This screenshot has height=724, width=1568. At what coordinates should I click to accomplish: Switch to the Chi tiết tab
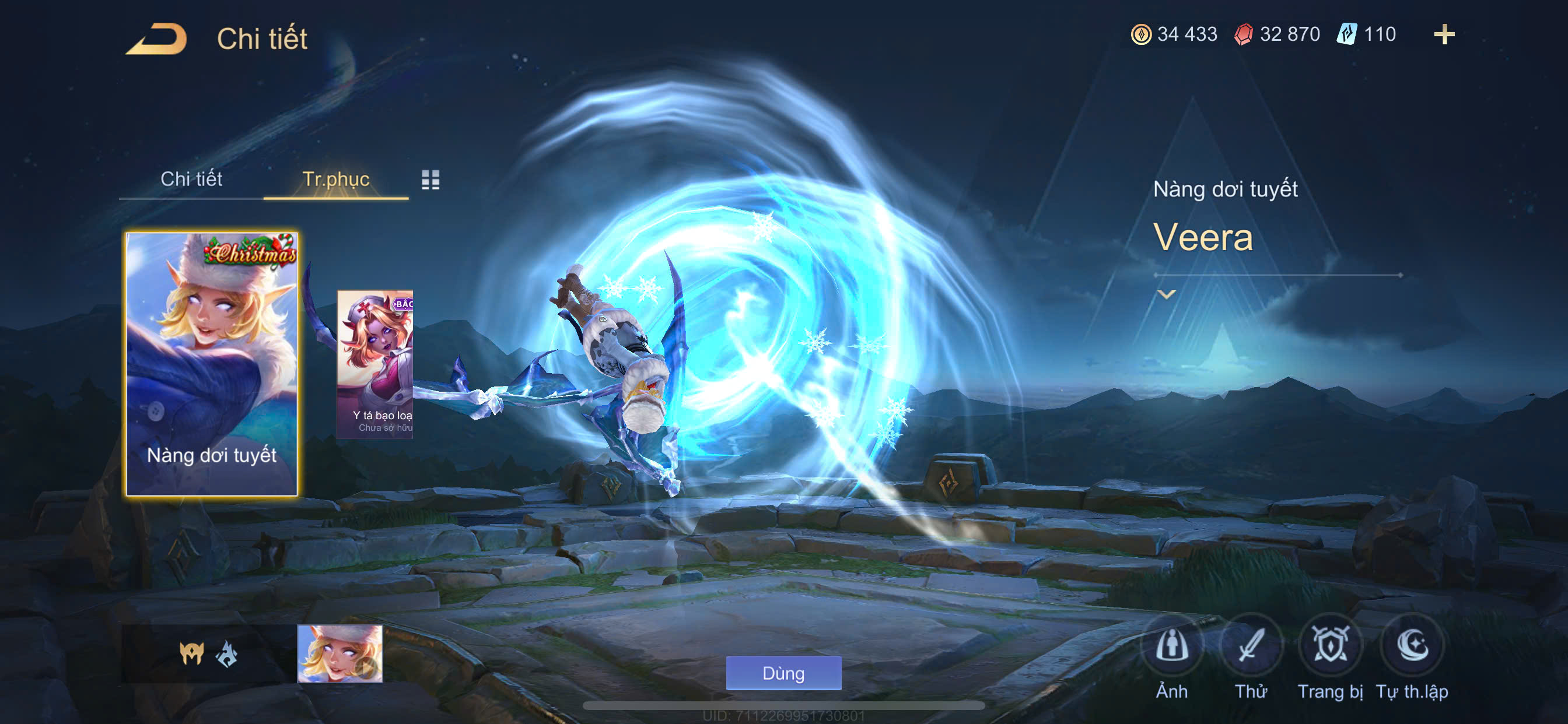coord(191,180)
